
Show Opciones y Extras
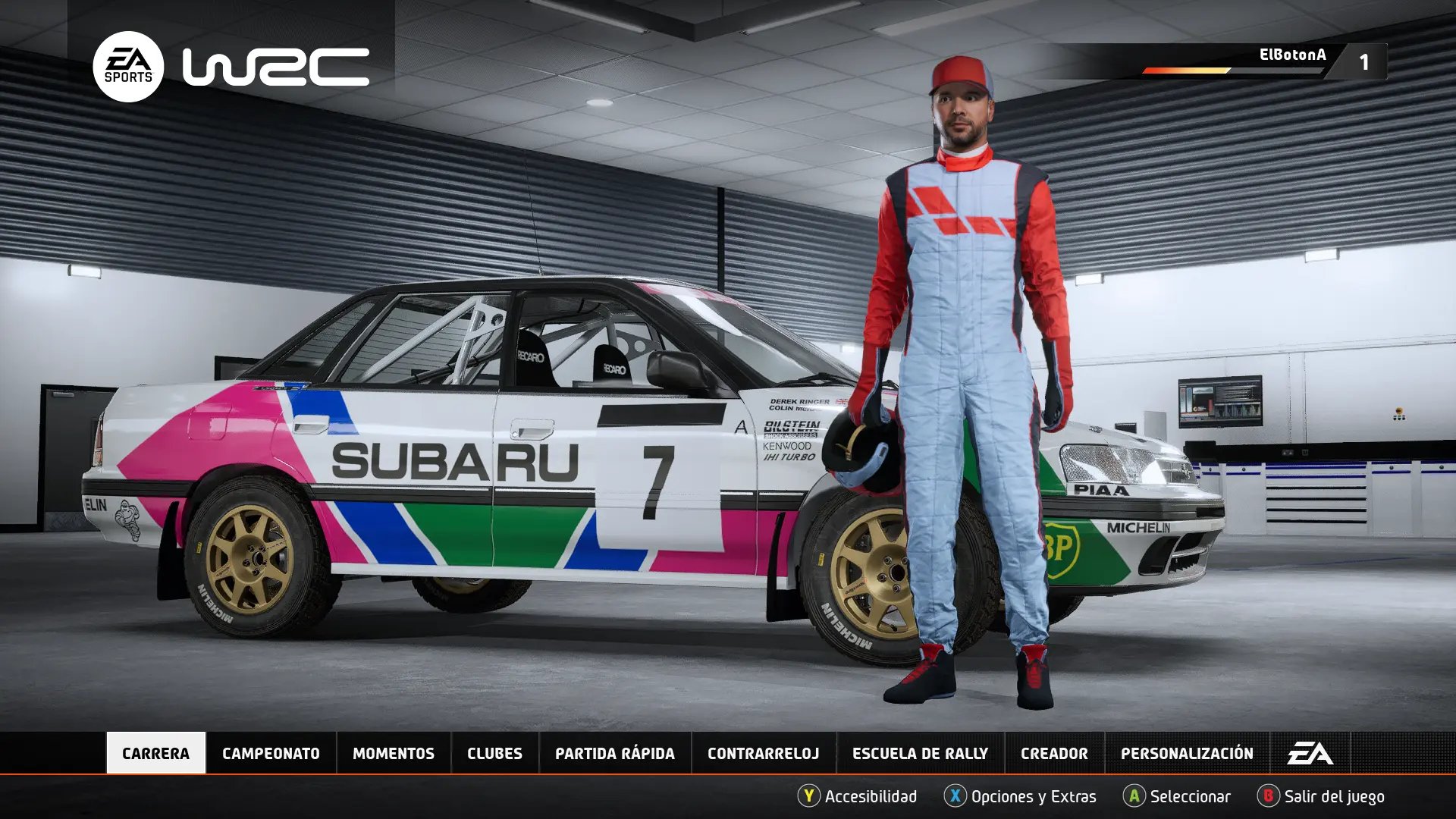(1021, 796)
